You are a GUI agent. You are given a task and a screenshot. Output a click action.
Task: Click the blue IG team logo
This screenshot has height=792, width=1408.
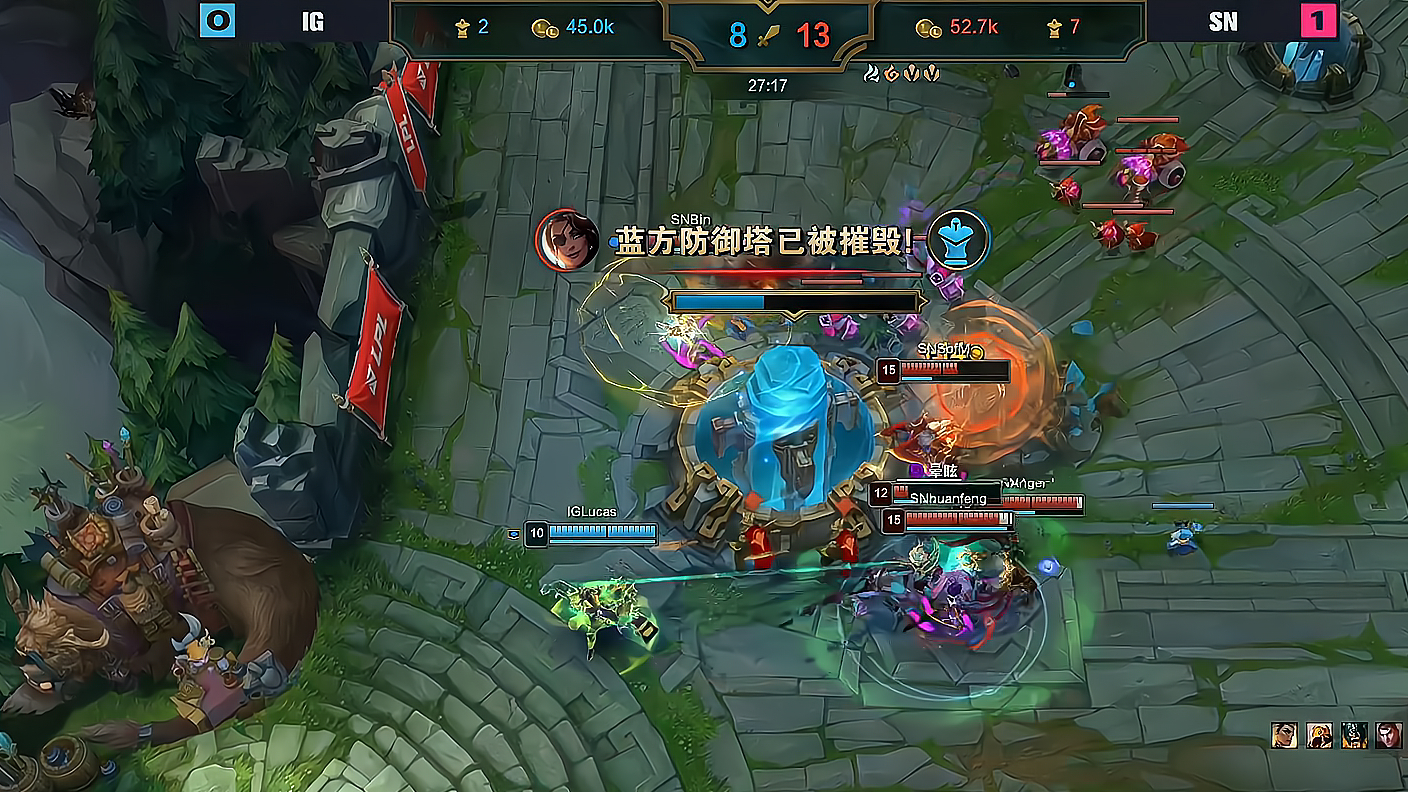coord(217,21)
